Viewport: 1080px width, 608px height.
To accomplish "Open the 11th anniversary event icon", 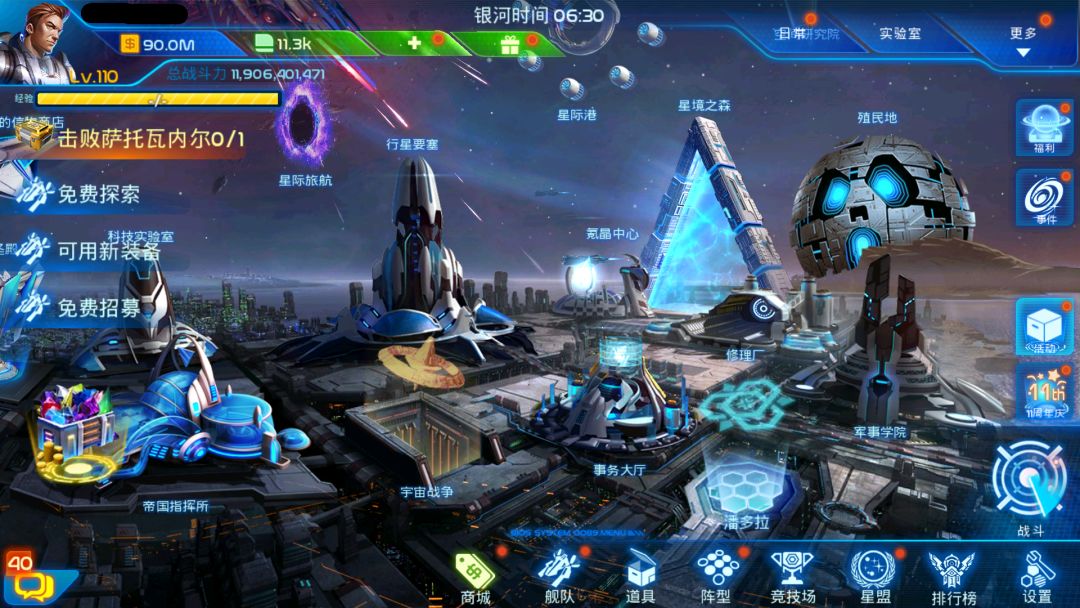I will click(1045, 392).
